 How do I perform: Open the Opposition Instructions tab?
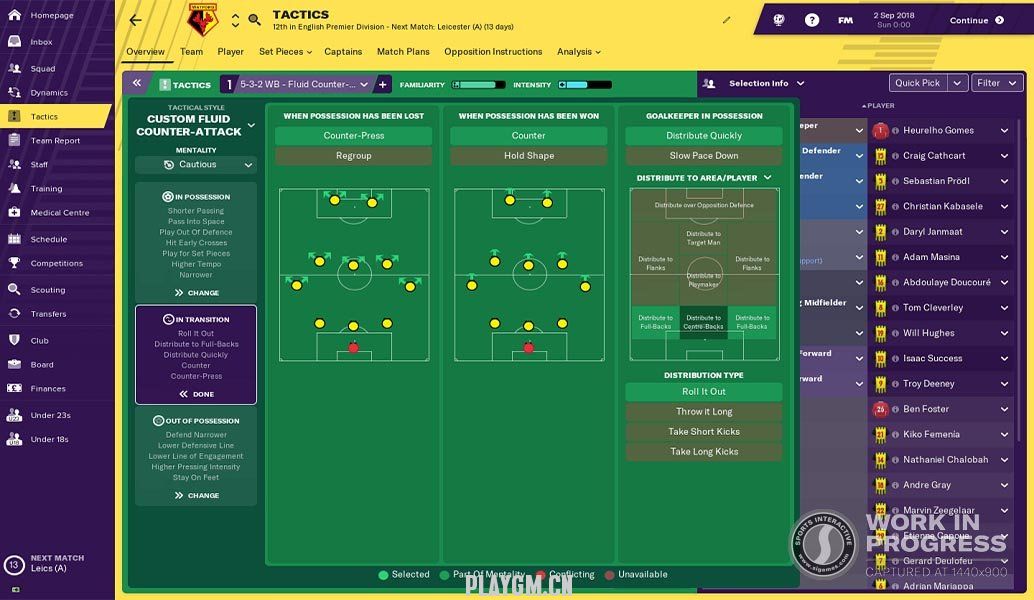click(493, 52)
